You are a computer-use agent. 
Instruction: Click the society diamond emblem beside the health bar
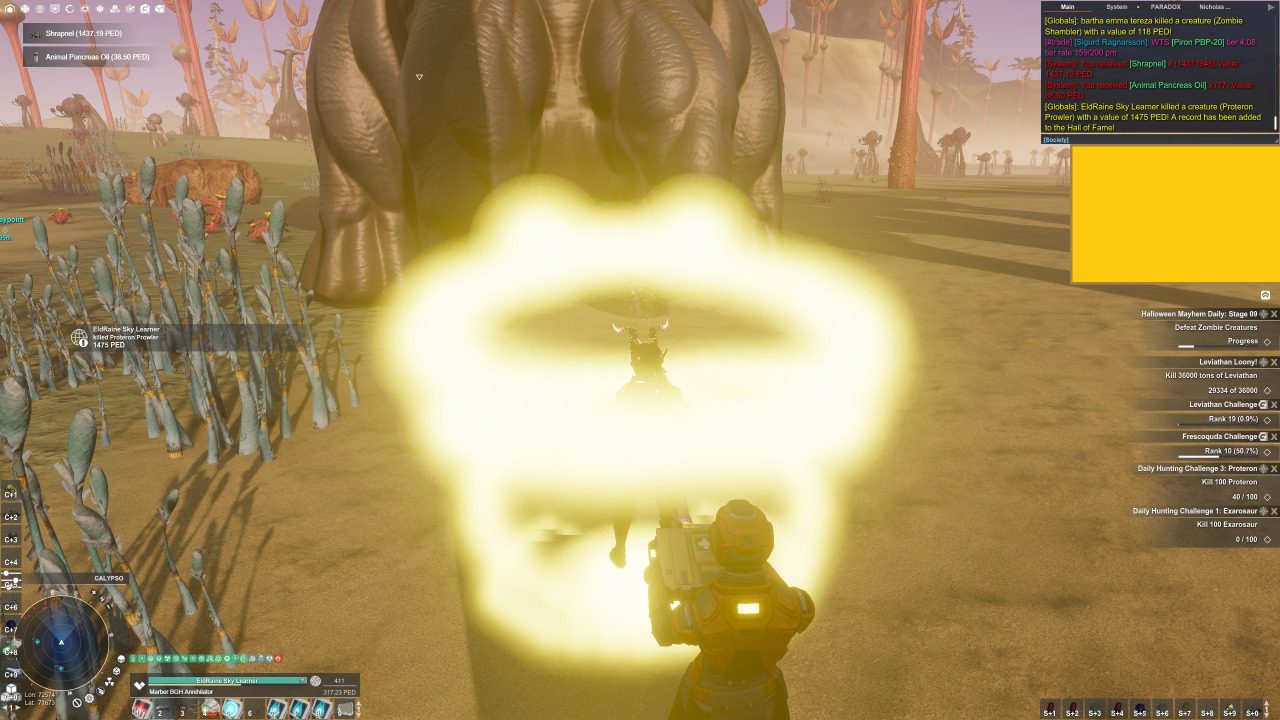pos(139,684)
